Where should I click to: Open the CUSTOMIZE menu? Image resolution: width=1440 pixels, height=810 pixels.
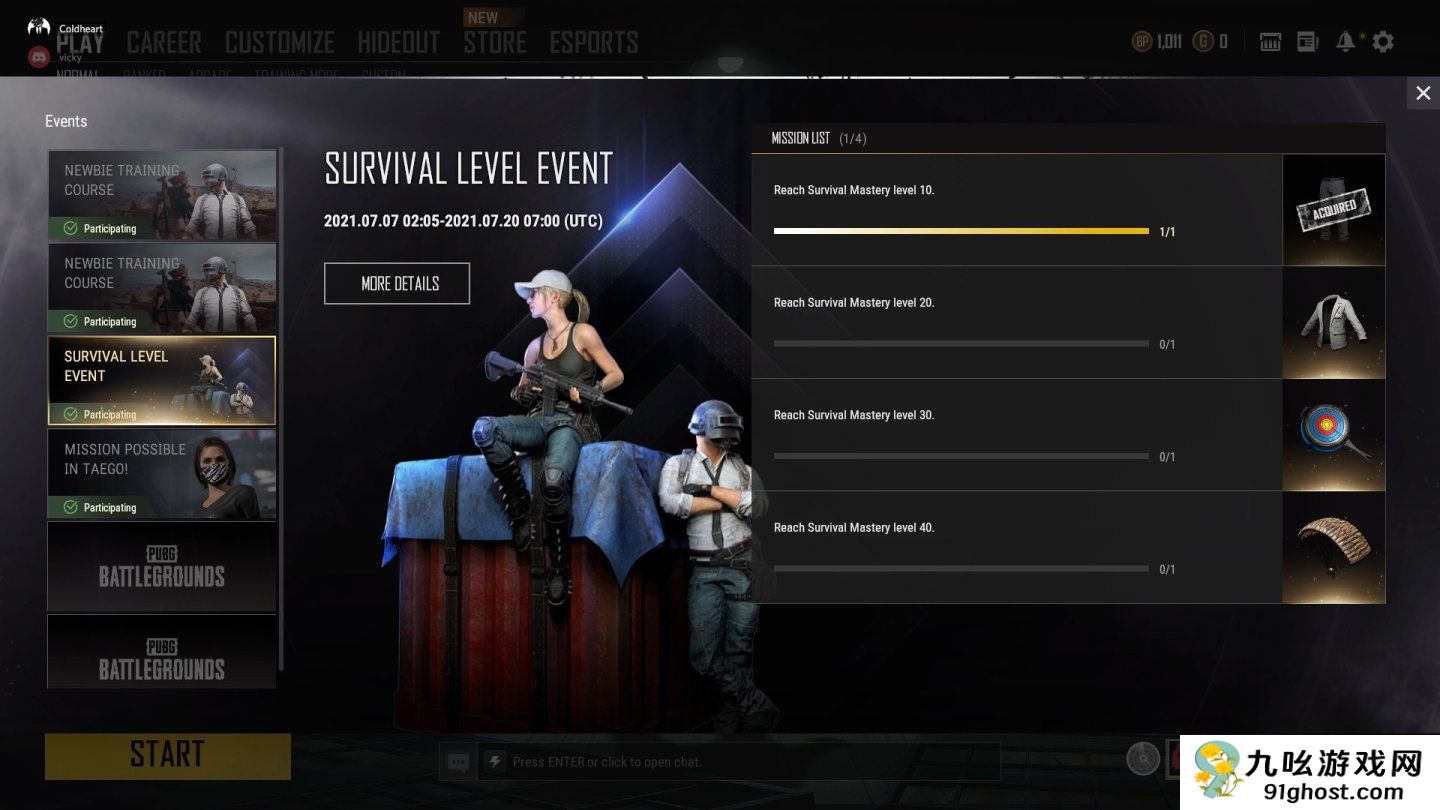point(280,43)
